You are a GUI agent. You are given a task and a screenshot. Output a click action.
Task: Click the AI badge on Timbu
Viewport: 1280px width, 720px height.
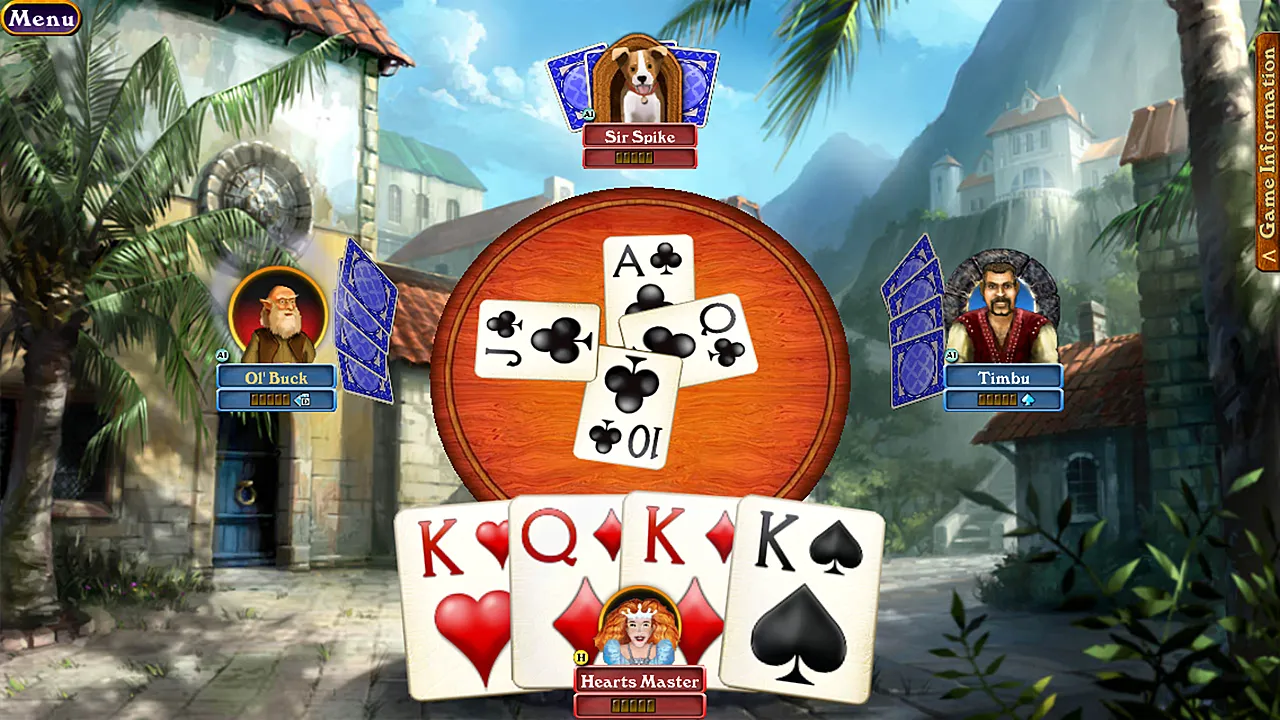point(952,354)
